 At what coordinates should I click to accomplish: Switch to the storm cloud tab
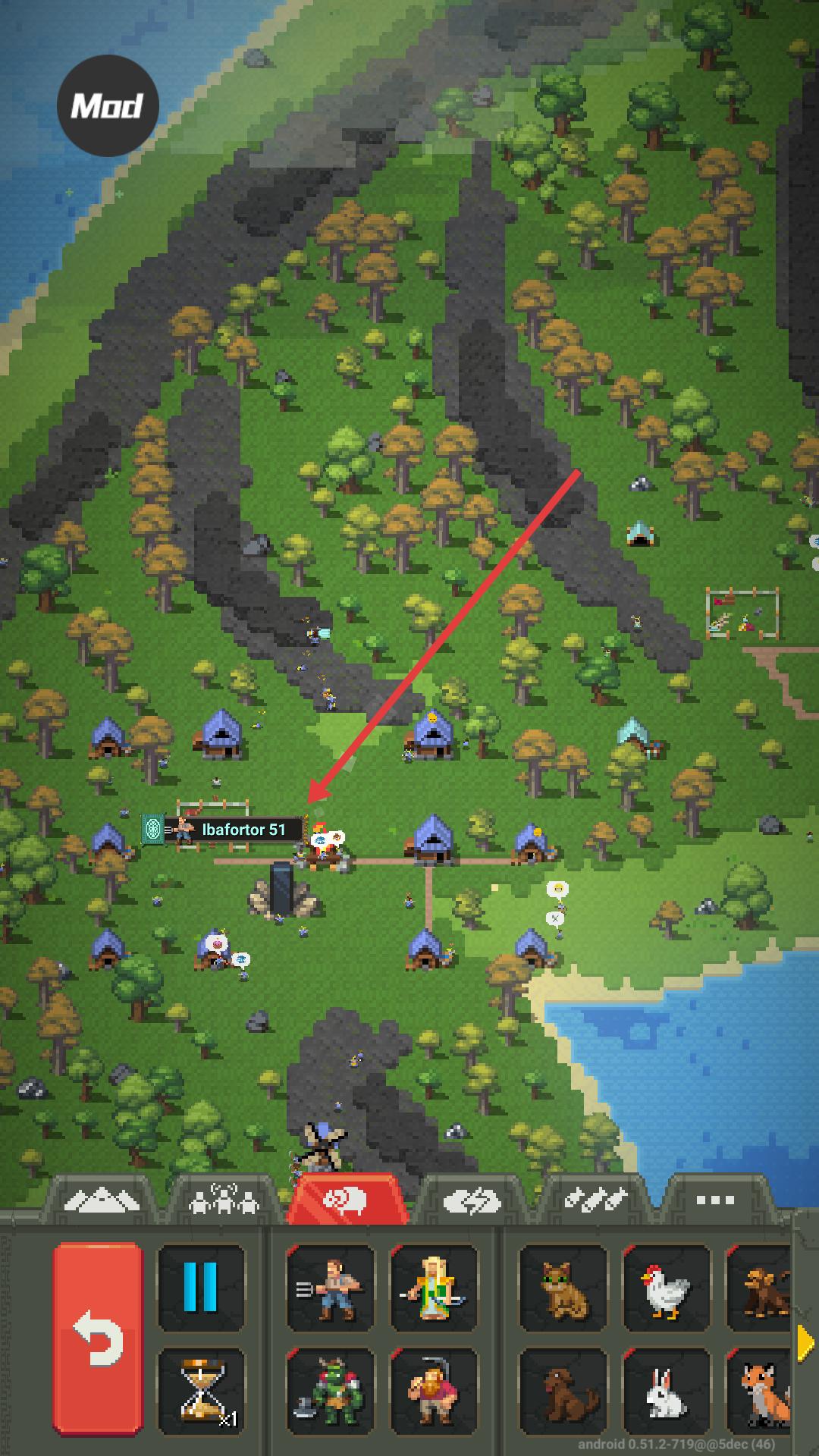click(472, 1200)
